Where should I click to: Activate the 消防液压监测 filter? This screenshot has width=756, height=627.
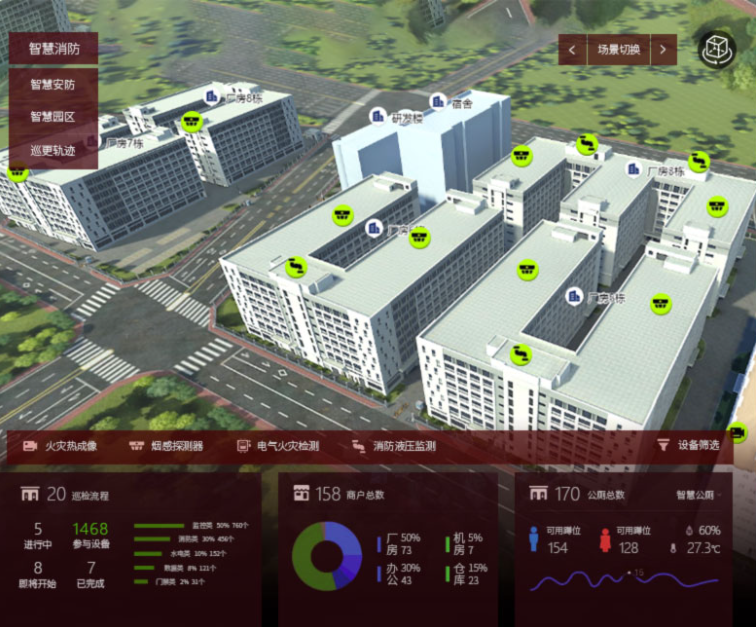pos(394,446)
